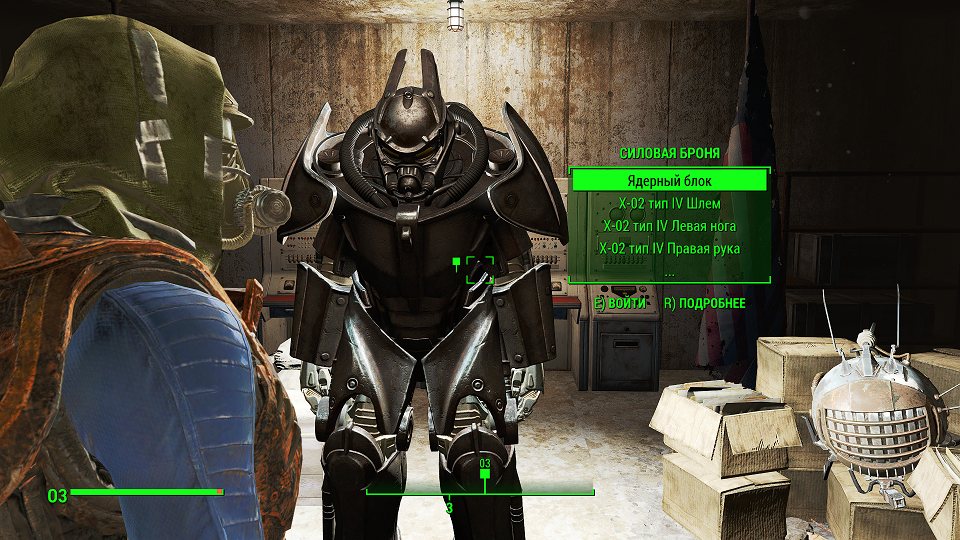Pick X-02 тип IV Правая рука row
Screen dimensions: 960x540
669,248
